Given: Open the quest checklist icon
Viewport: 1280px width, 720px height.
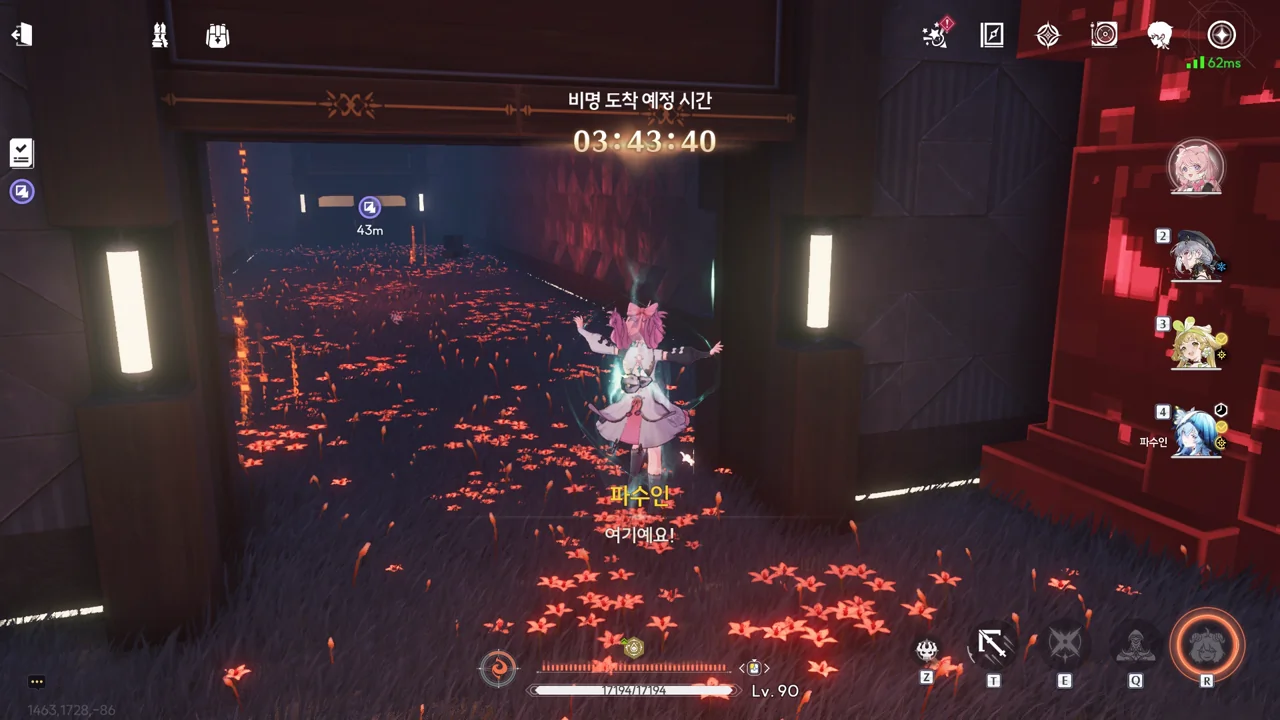Looking at the screenshot, I should click(x=22, y=153).
